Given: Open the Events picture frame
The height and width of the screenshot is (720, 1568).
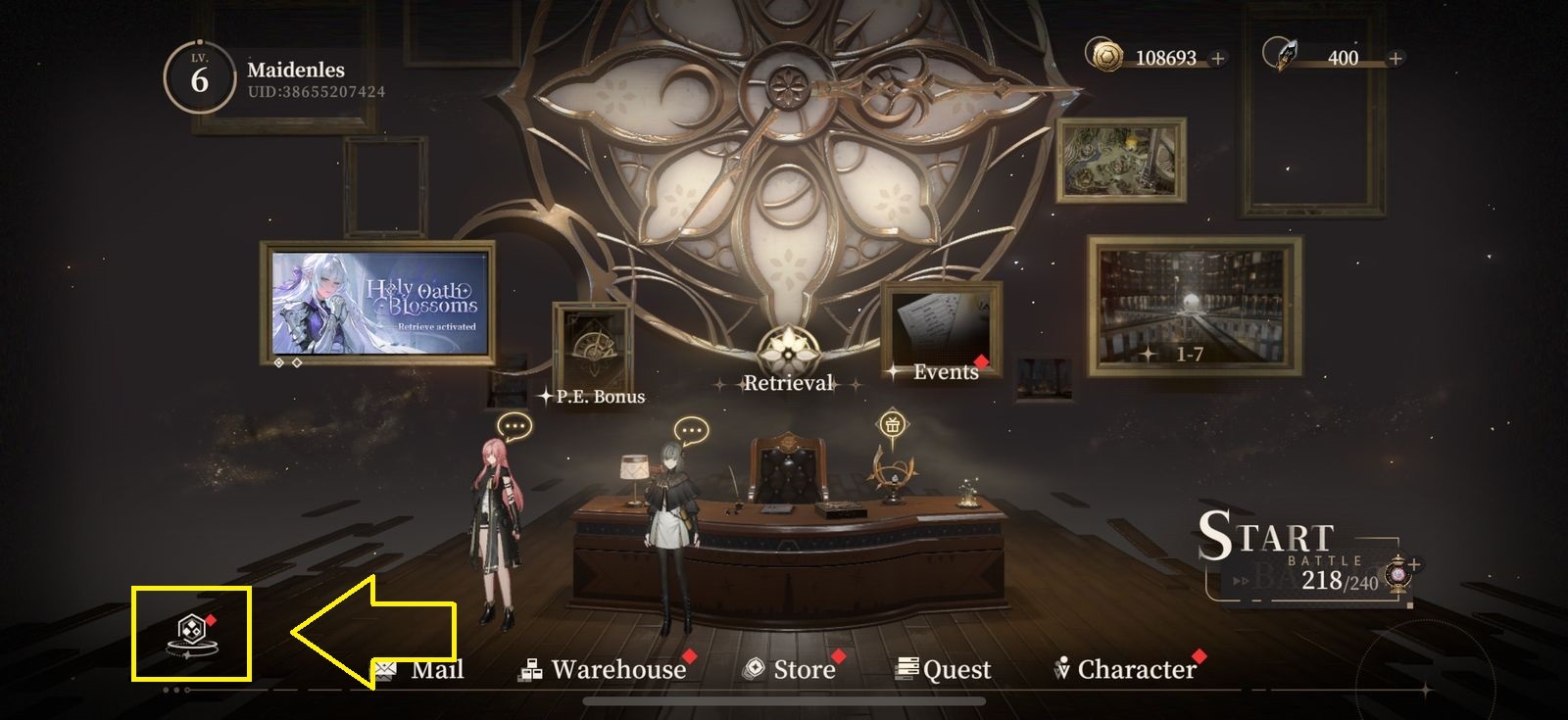Looking at the screenshot, I should 941,333.
